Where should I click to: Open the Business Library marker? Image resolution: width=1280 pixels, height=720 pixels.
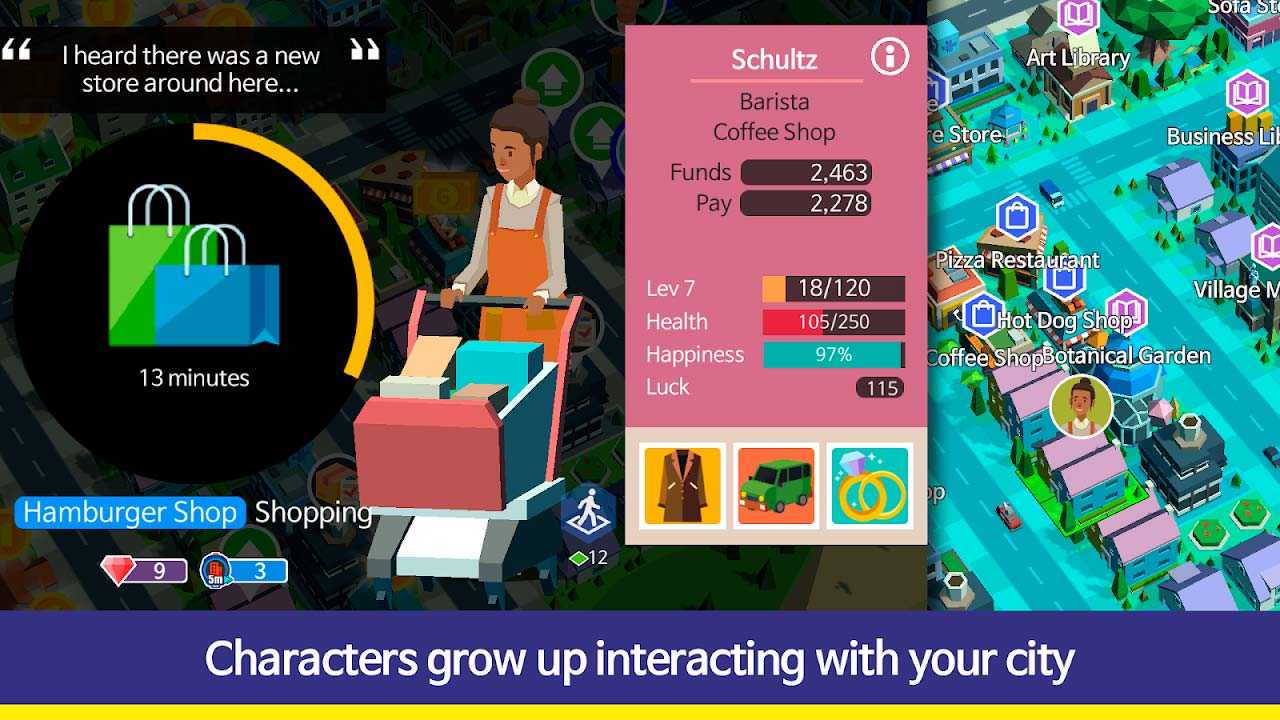(x=1247, y=95)
